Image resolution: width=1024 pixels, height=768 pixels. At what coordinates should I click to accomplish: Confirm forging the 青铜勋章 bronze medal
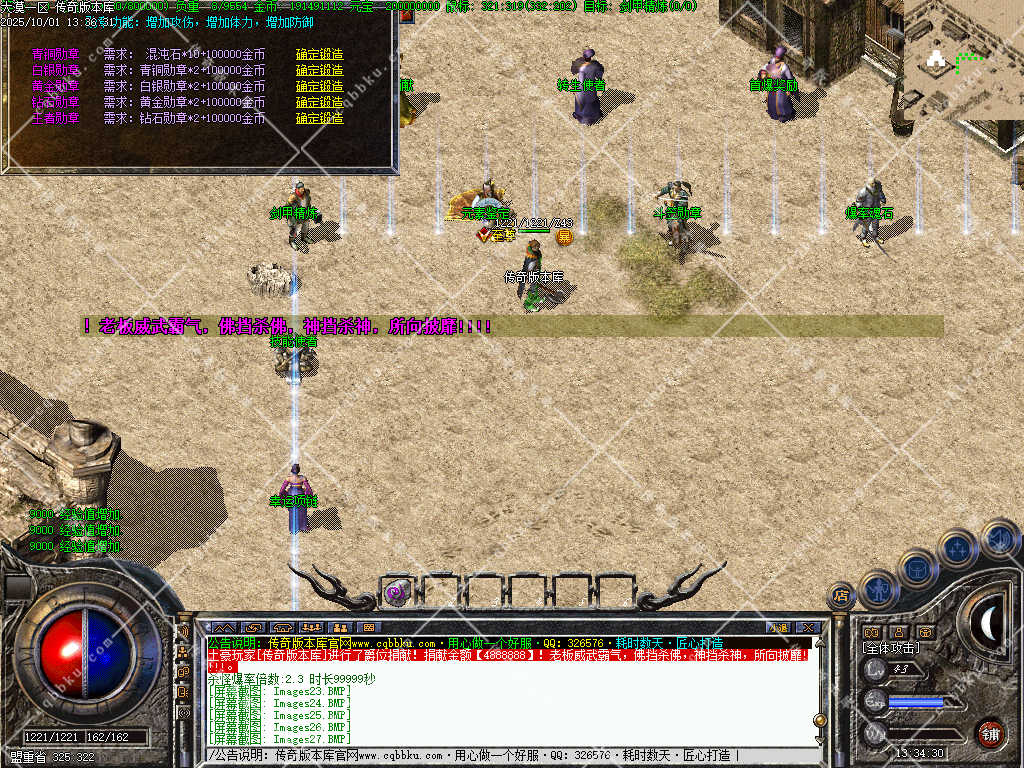click(x=319, y=54)
